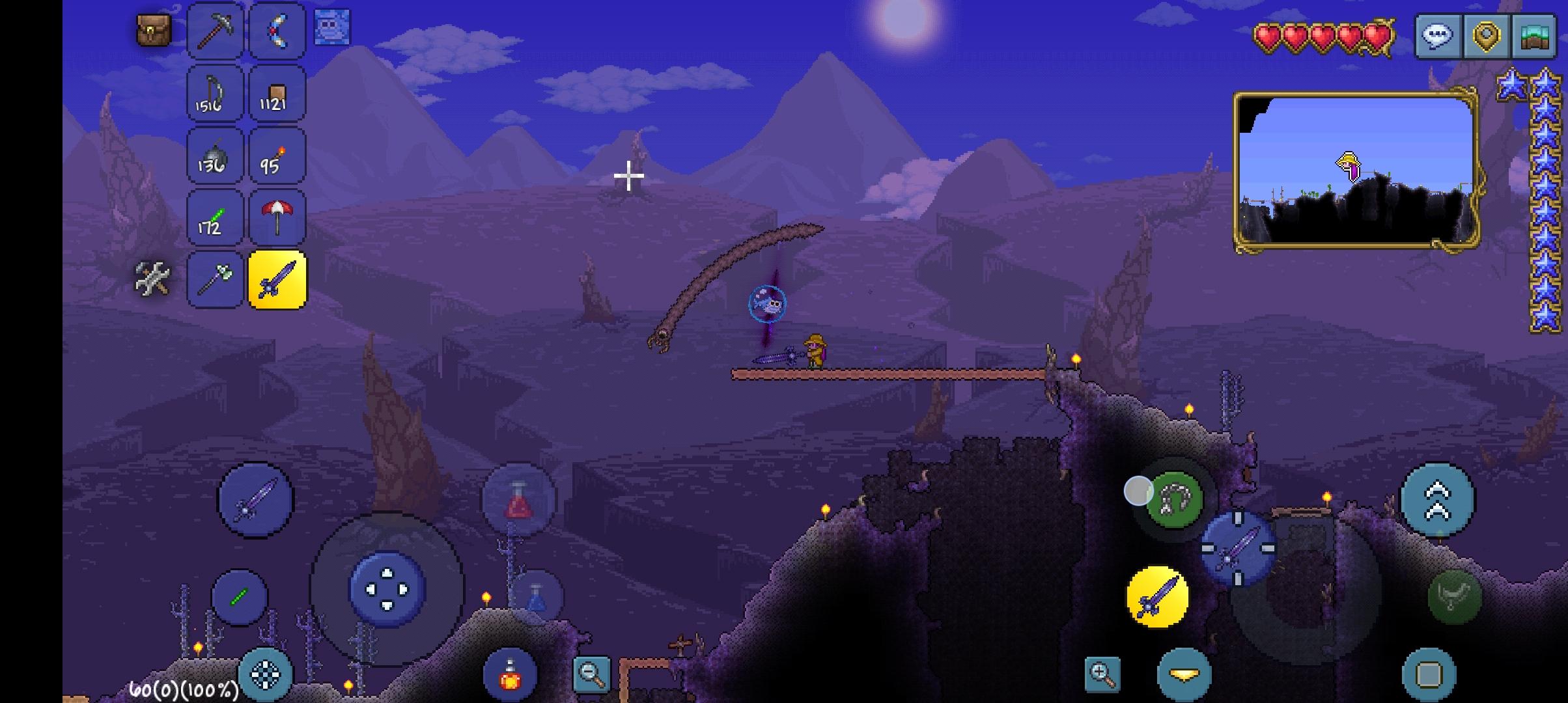Select the boomerang hotbar slot
Image resolution: width=1568 pixels, height=703 pixels.
pyautogui.click(x=277, y=30)
